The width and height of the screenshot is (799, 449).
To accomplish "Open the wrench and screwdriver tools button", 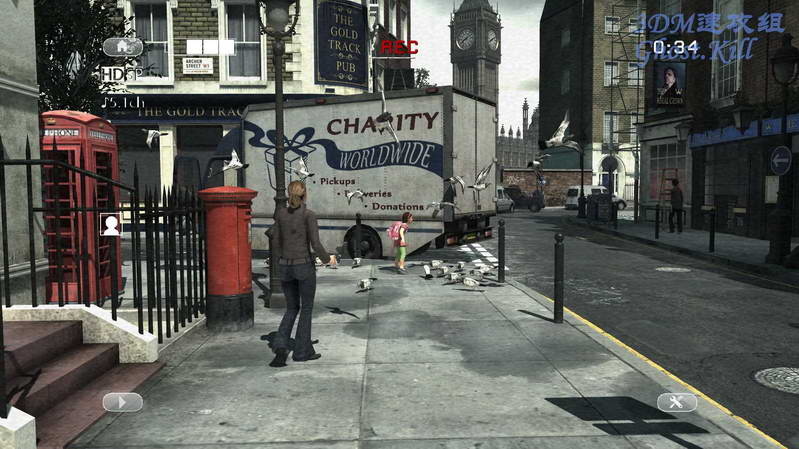I will pos(677,402).
